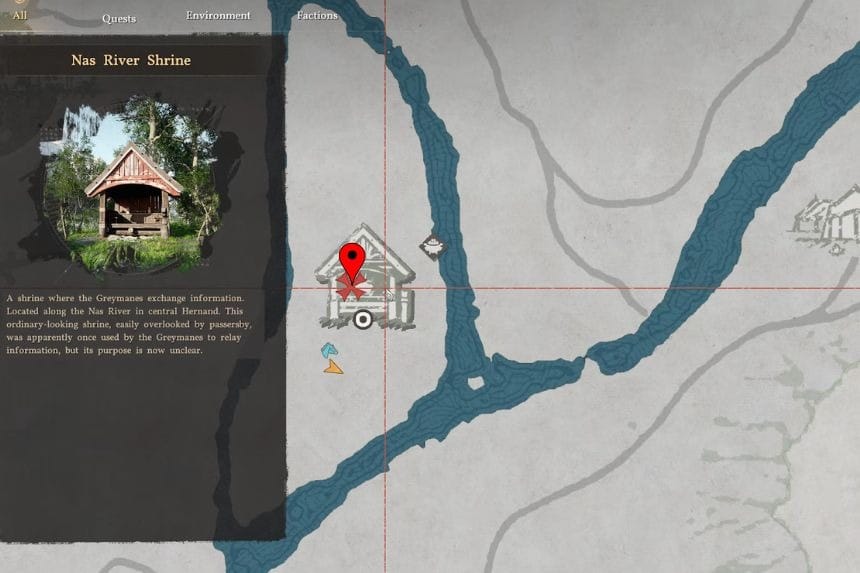Click the cooking pot diamond map marker

(432, 245)
